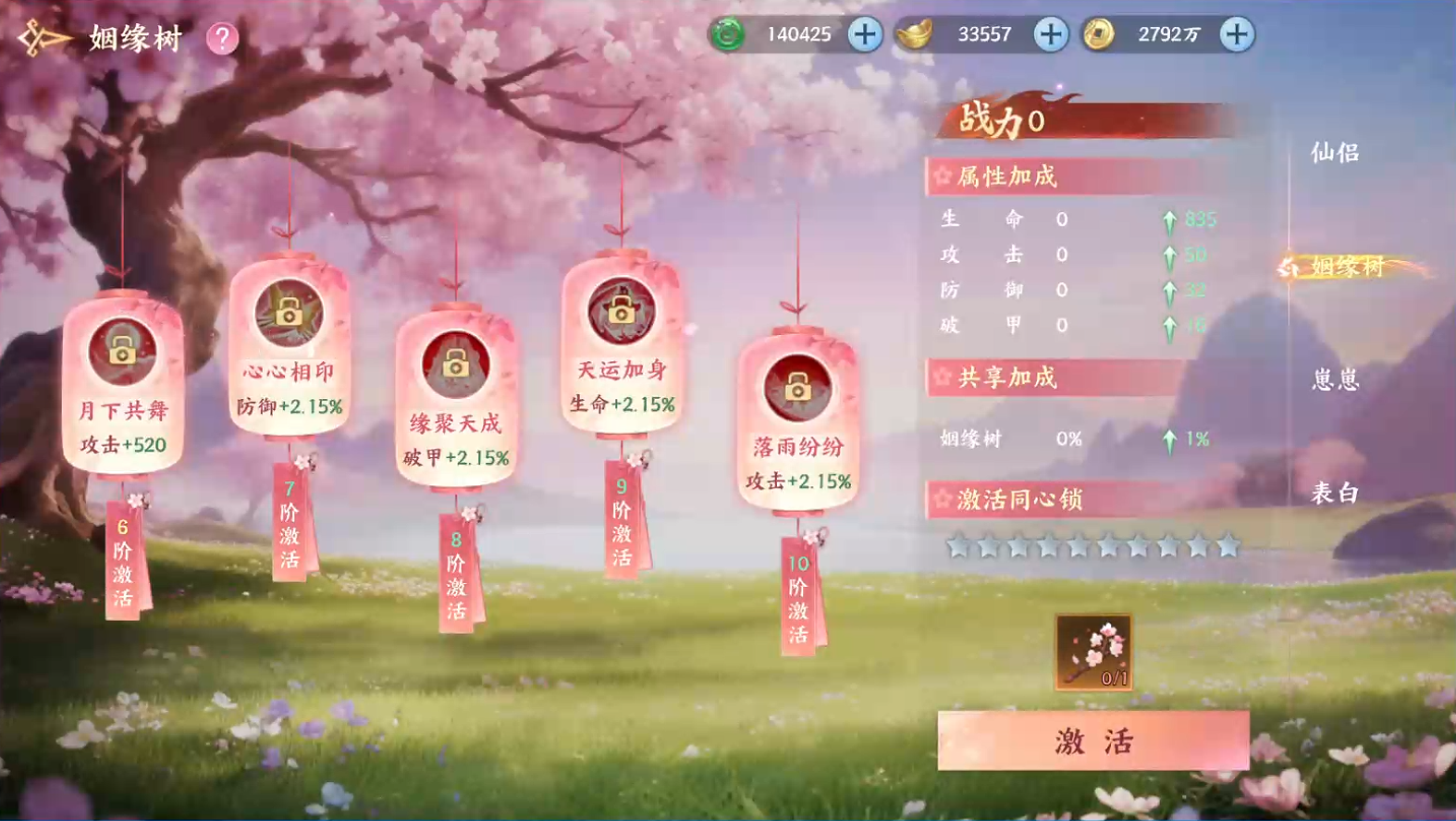Toggle the lock on the 天运加身 lantern

(621, 315)
